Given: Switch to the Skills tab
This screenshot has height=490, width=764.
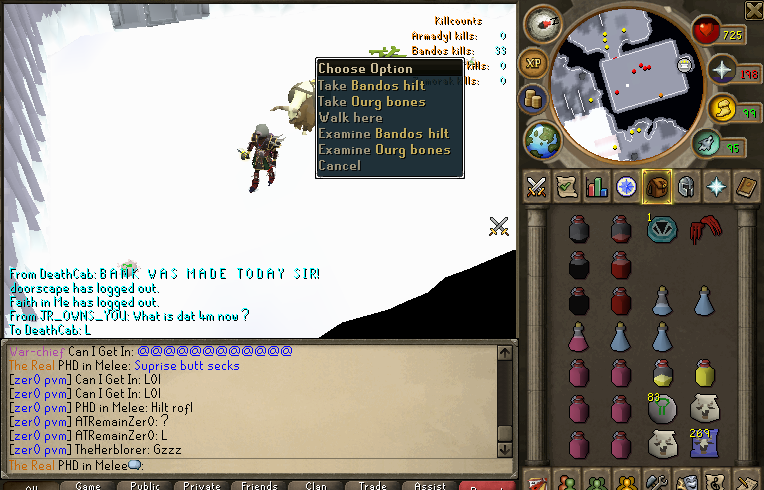Looking at the screenshot, I should [597, 187].
